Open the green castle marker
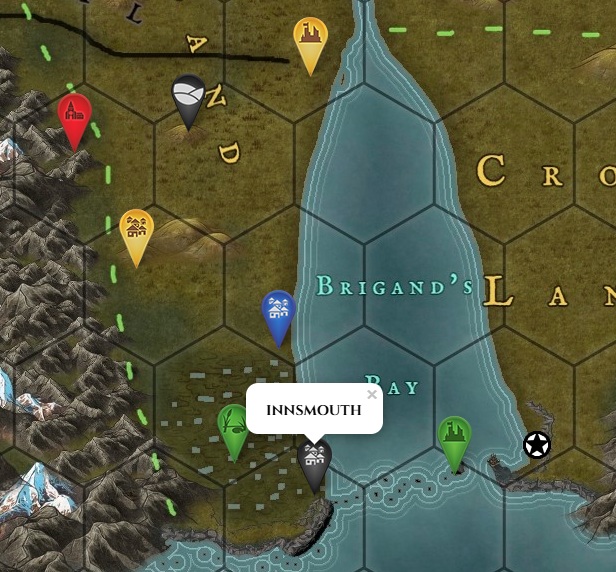This screenshot has height=572, width=616. pyautogui.click(x=454, y=437)
